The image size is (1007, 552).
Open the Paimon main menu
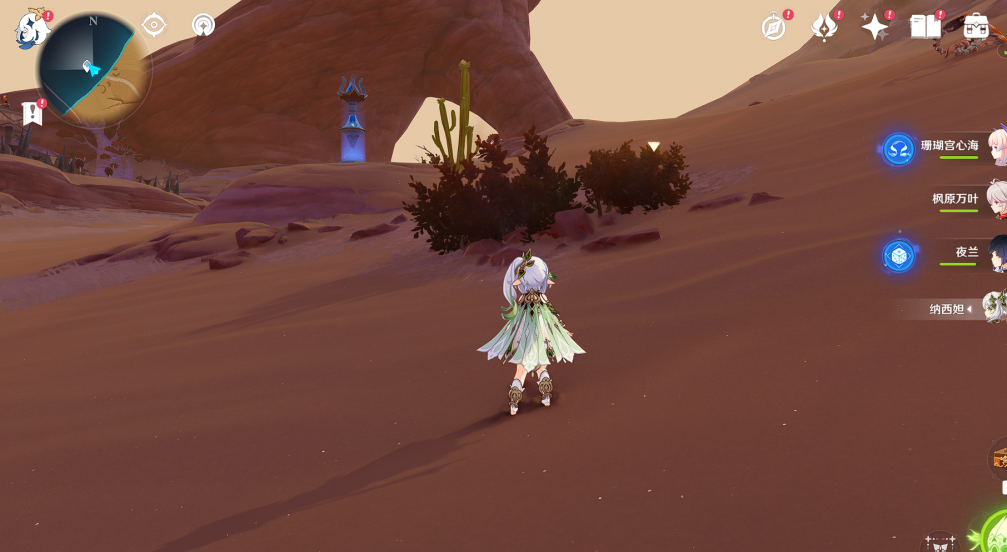click(x=31, y=29)
